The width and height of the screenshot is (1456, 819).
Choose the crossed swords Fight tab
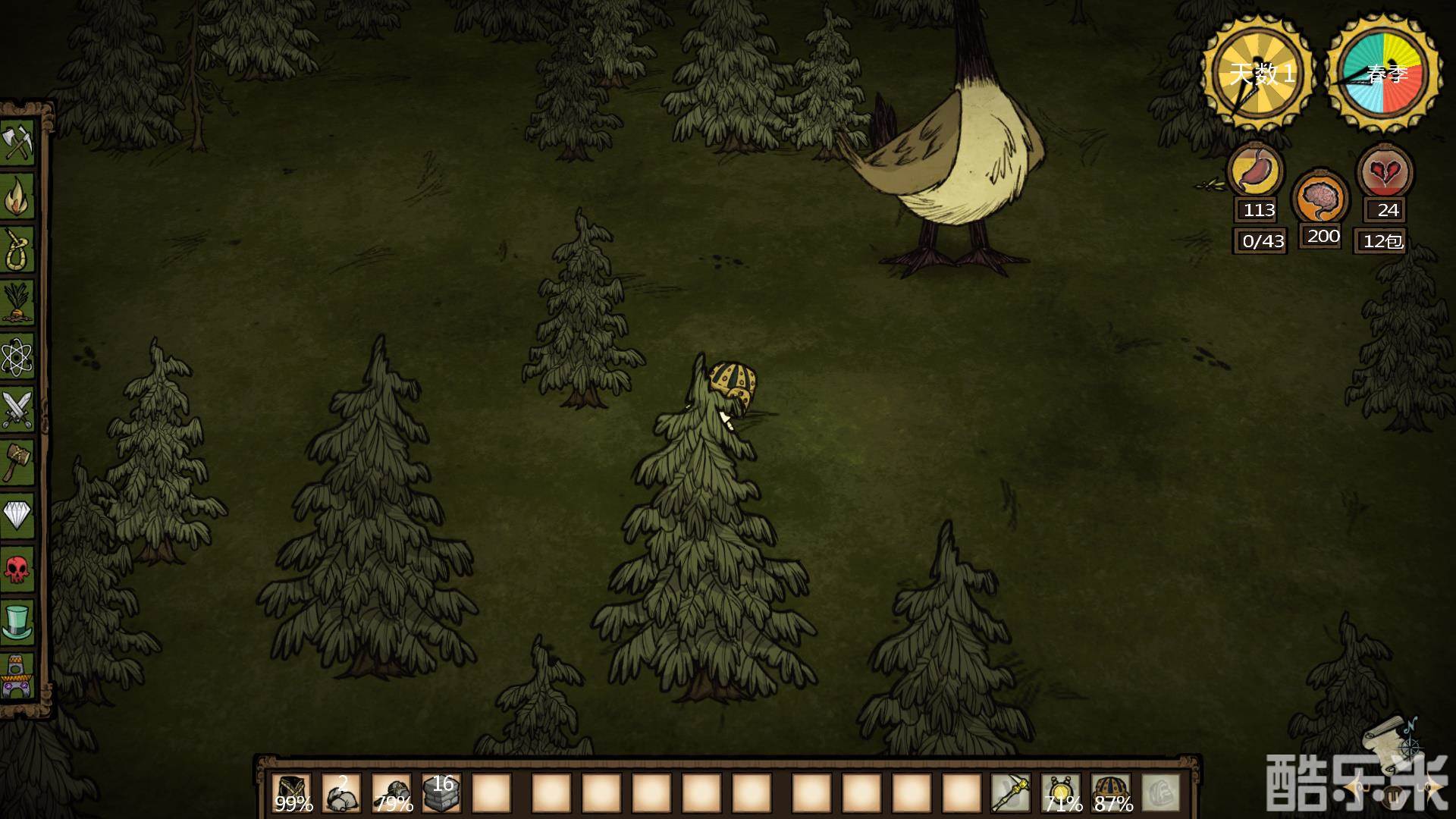(x=17, y=409)
